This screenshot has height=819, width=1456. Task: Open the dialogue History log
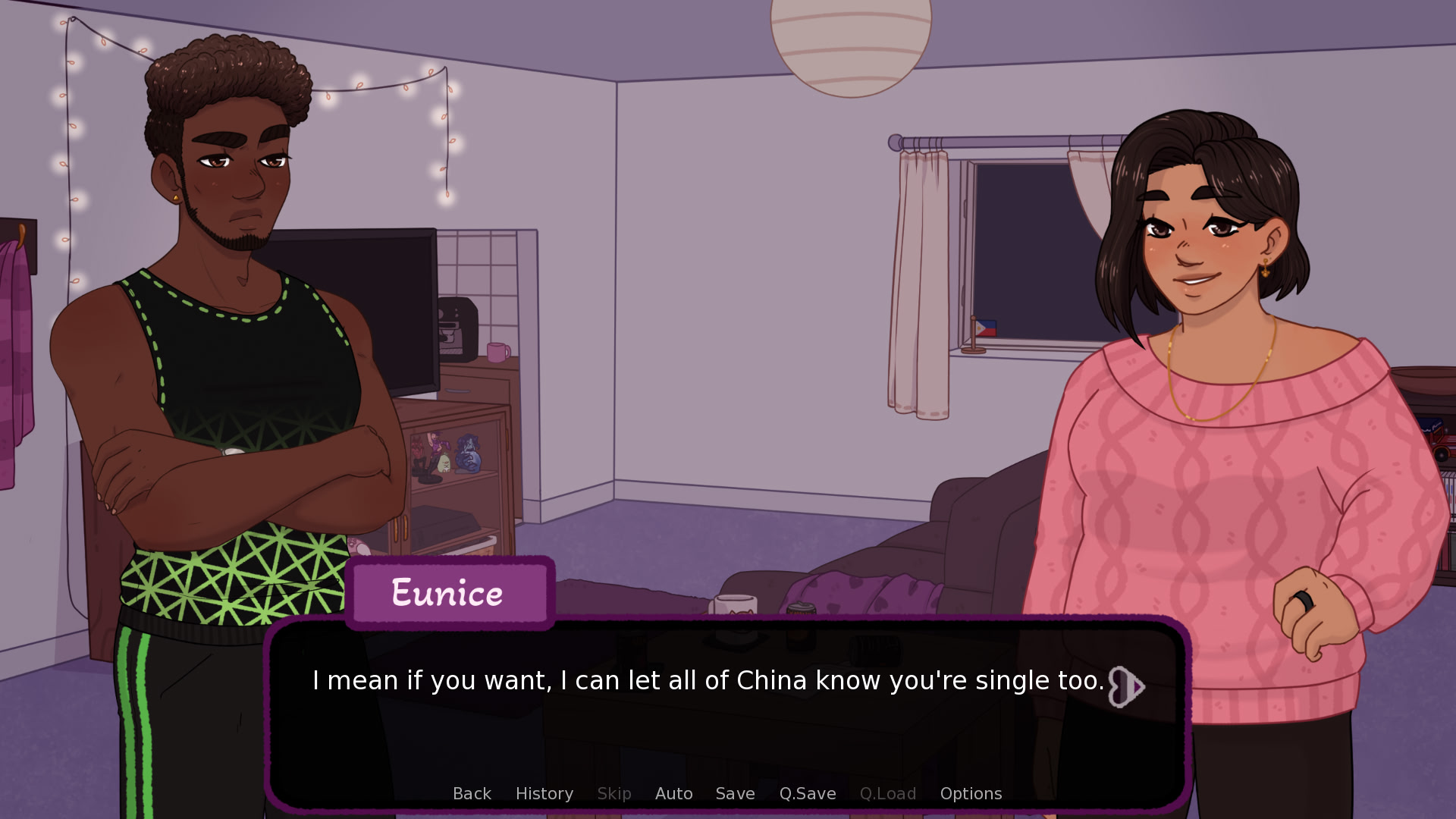click(544, 793)
